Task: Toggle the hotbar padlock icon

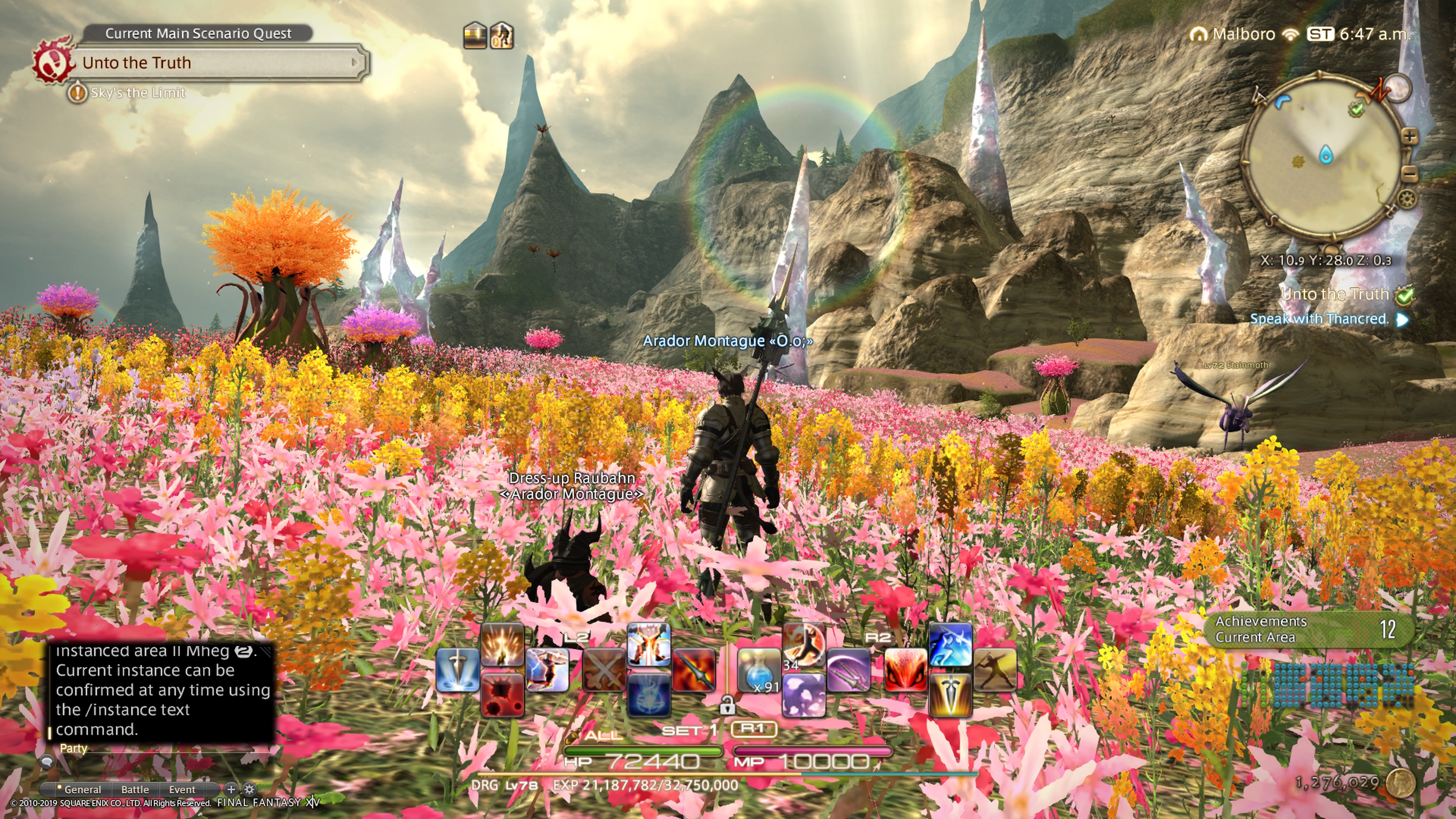Action: (x=728, y=705)
